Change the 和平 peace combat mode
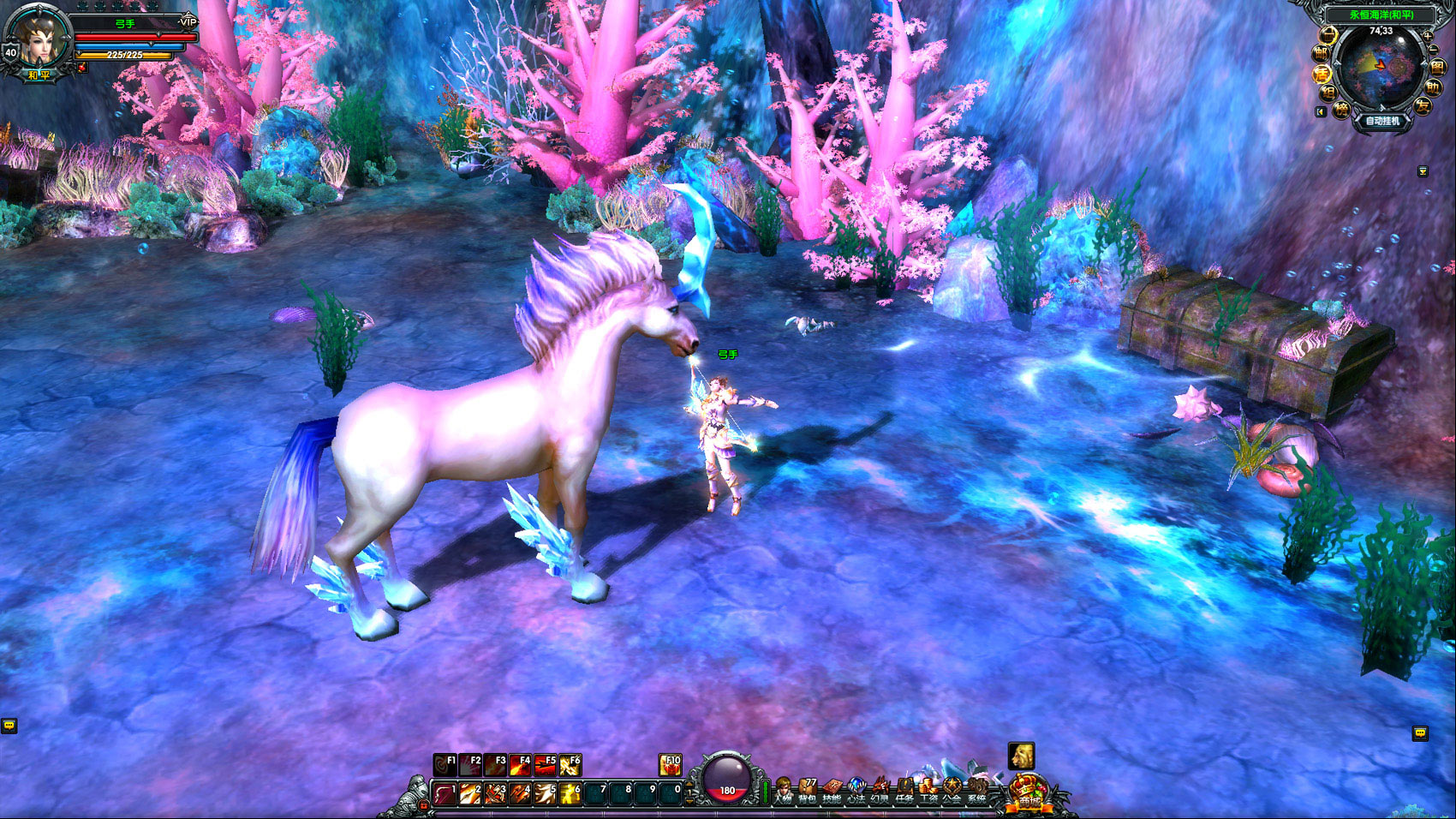The width and height of the screenshot is (1456, 819). pyautogui.click(x=39, y=75)
